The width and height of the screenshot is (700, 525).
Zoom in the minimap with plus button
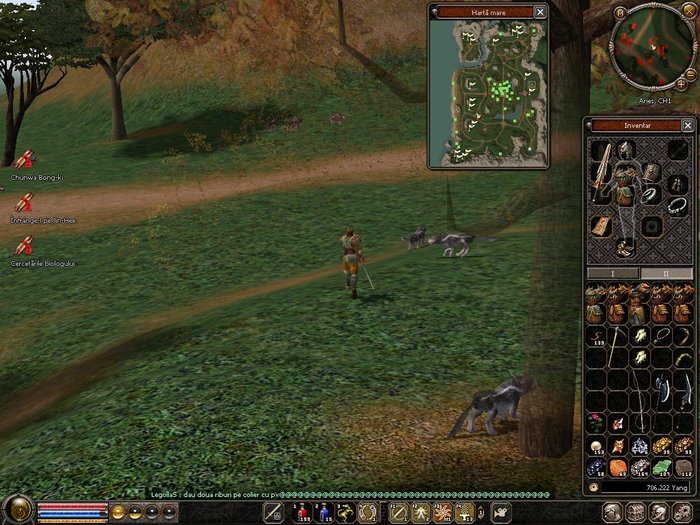coord(681,85)
